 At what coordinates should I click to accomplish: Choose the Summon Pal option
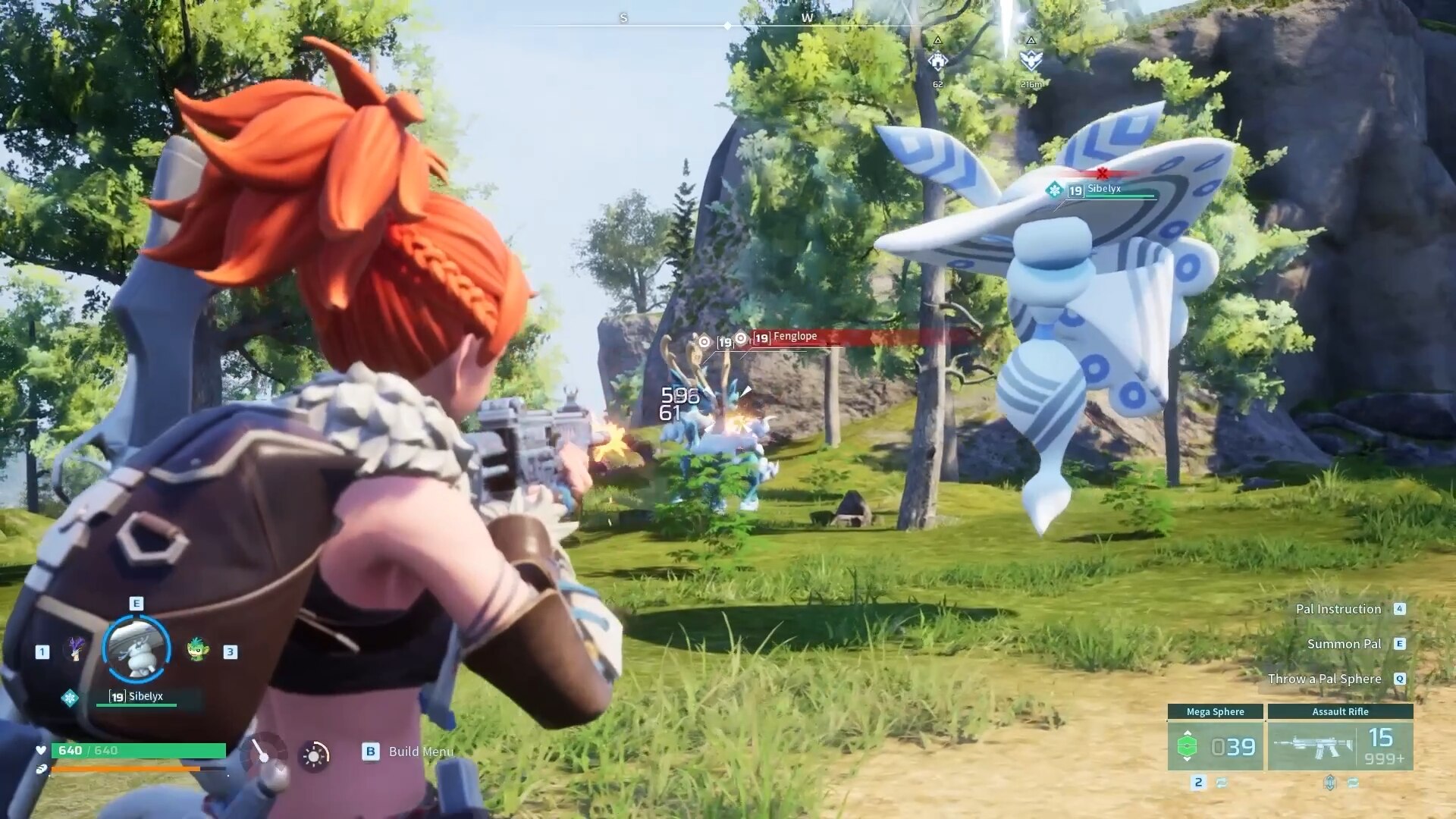1344,644
